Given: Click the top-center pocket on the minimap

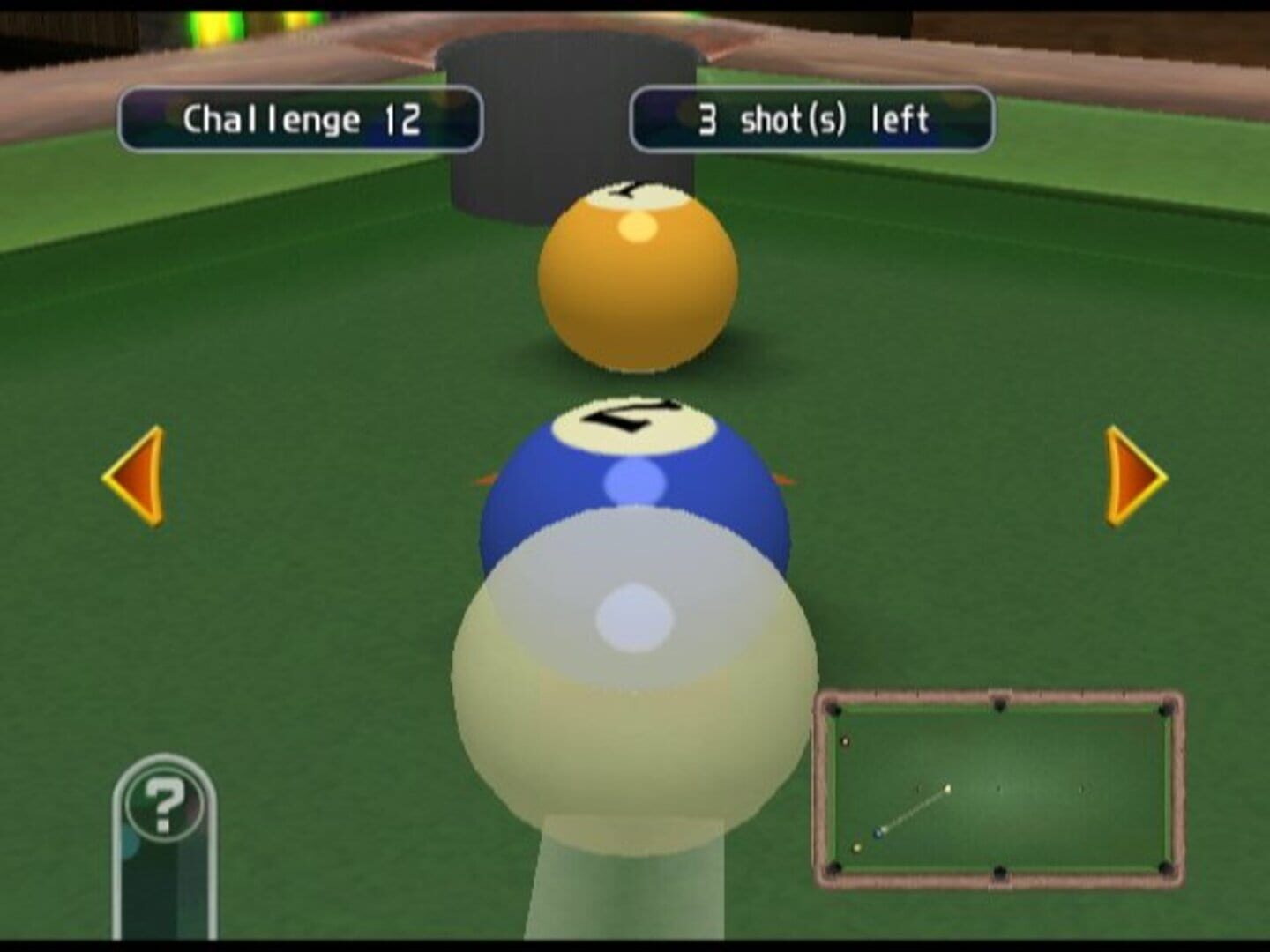Looking at the screenshot, I should (1000, 705).
